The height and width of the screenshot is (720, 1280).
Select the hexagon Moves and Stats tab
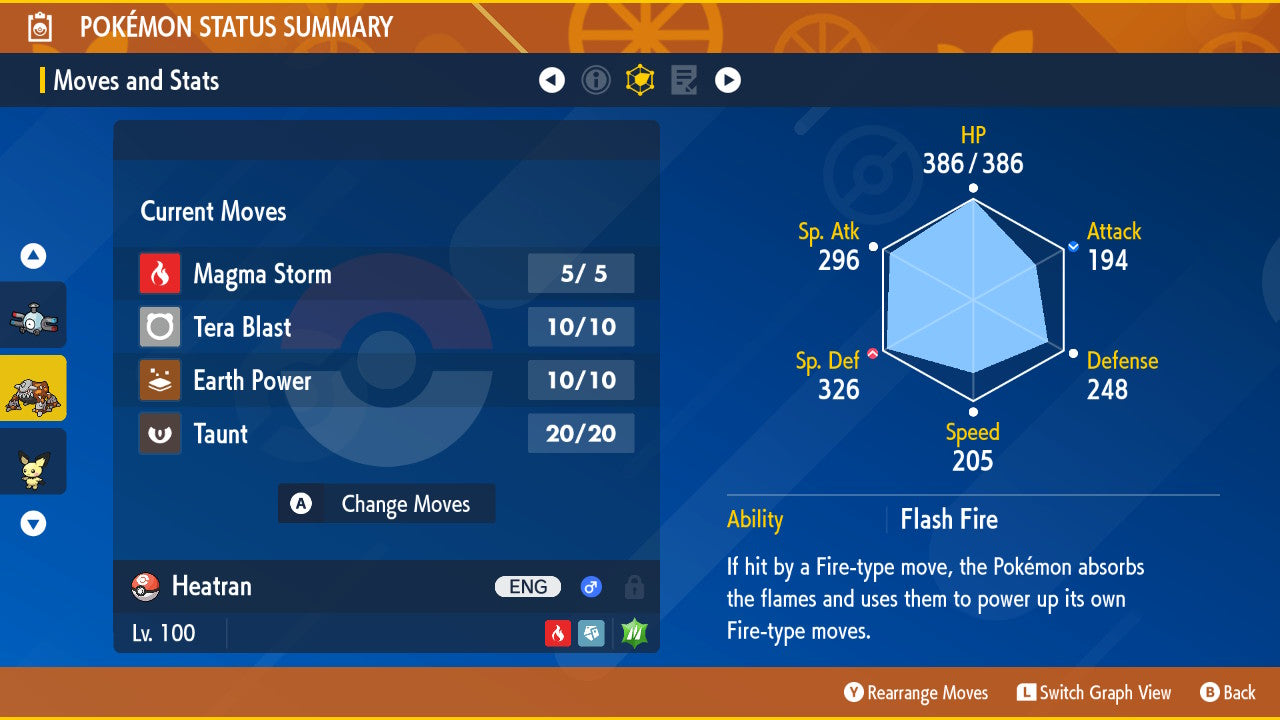(640, 80)
